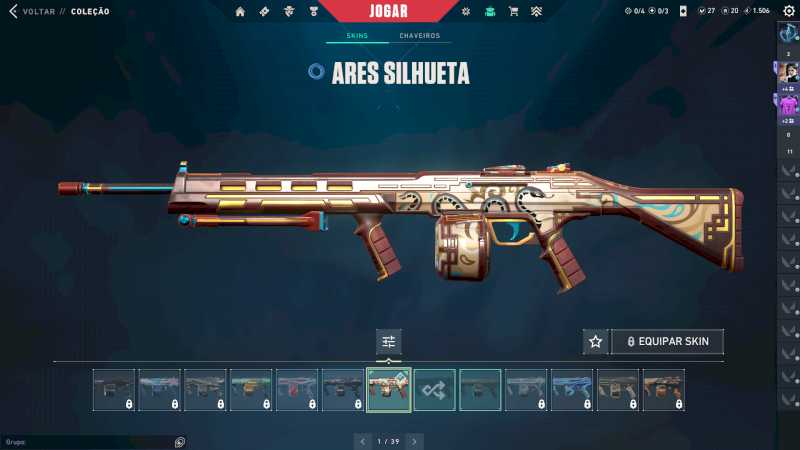Select the Skins tab
Viewport: 800px width, 450px height.
(357, 36)
